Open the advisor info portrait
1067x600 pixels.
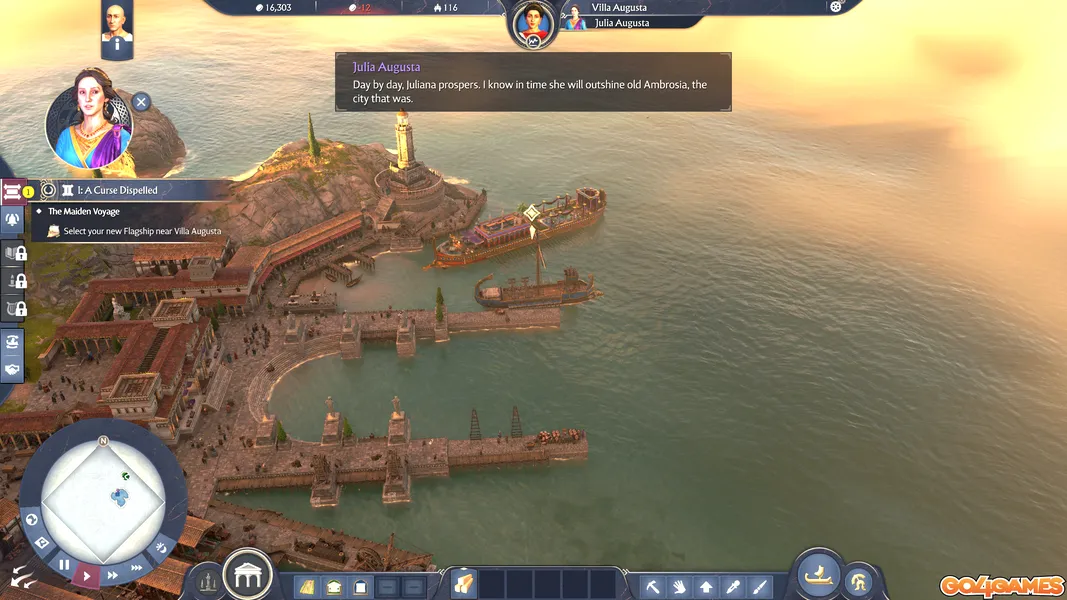click(117, 31)
